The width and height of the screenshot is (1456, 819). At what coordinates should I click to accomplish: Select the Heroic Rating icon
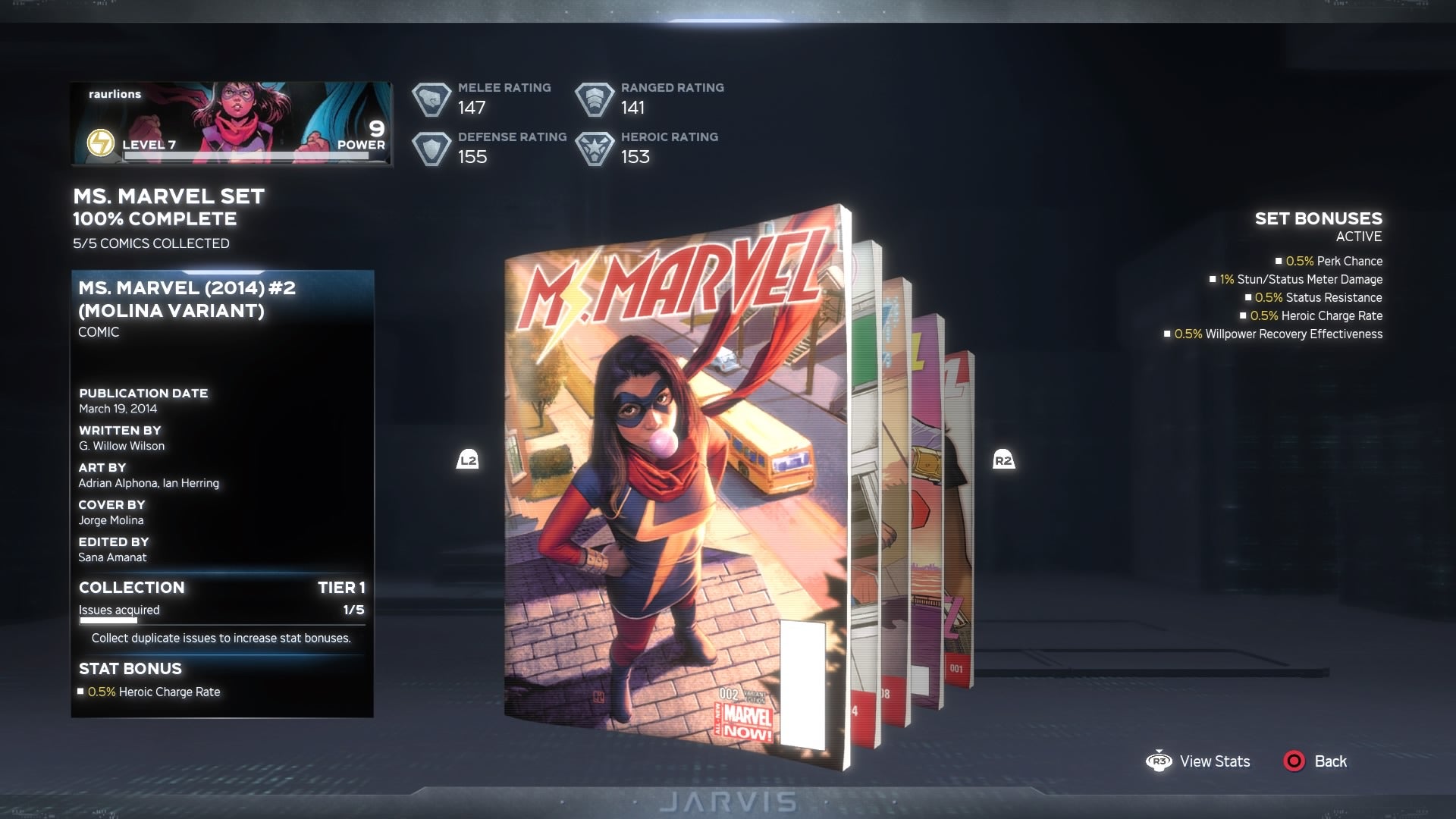[596, 147]
